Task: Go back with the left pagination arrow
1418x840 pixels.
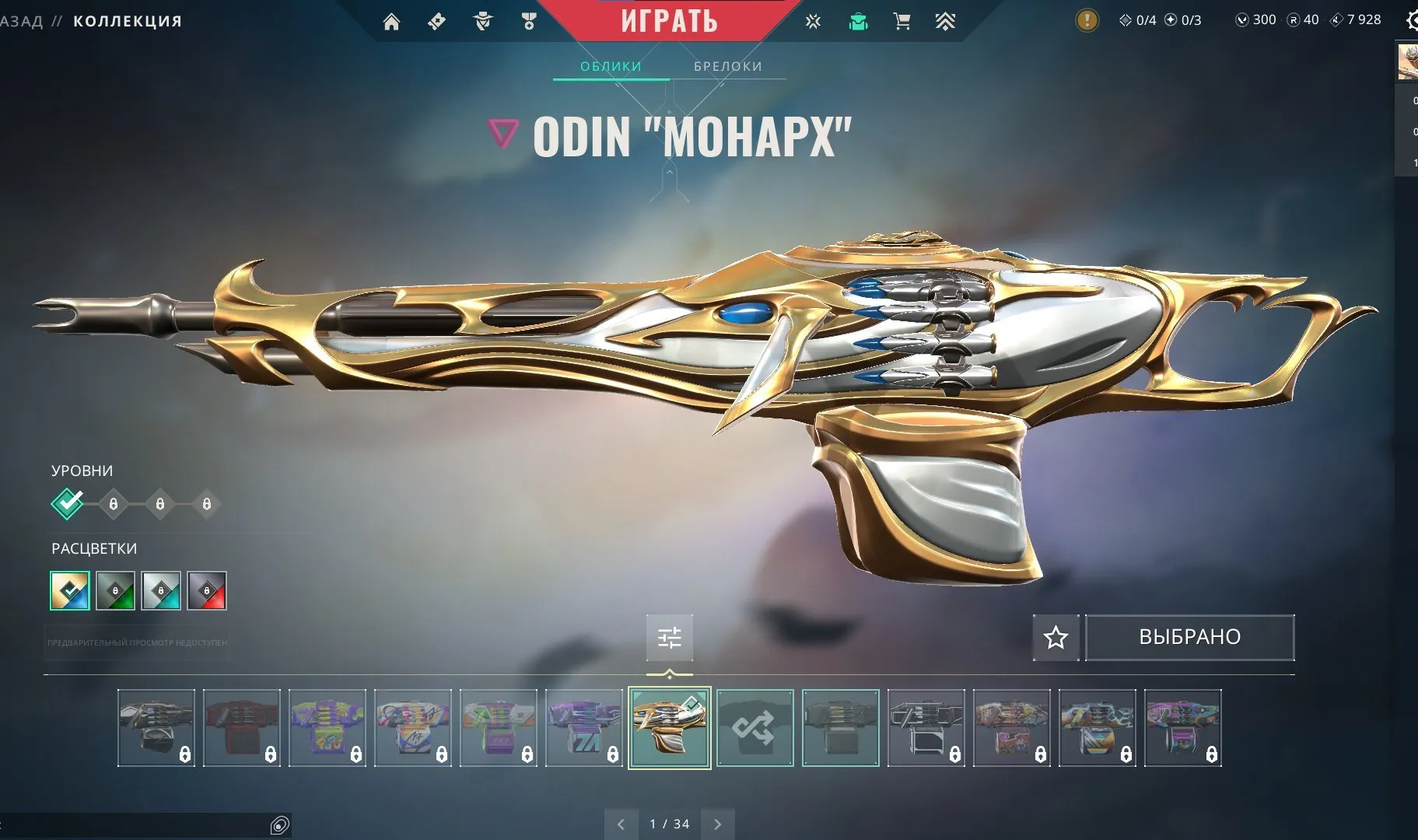Action: click(x=621, y=823)
